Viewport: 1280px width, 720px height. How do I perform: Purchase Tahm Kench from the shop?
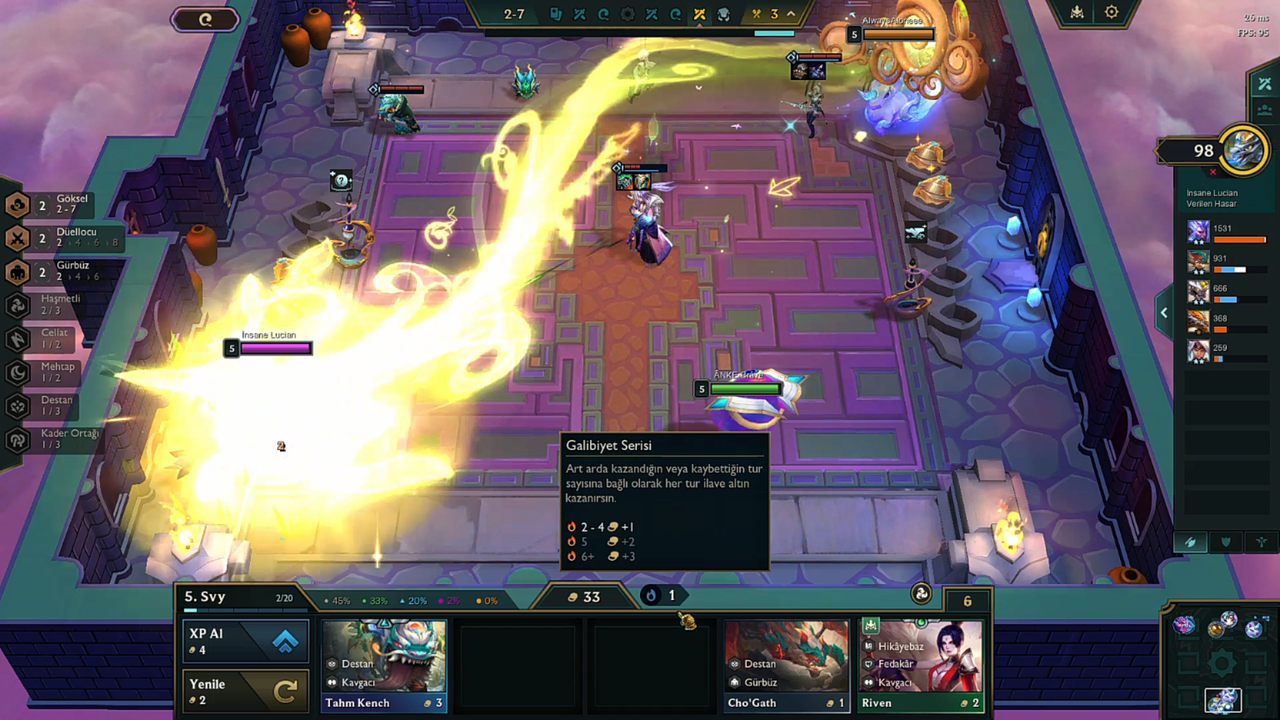pyautogui.click(x=385, y=664)
